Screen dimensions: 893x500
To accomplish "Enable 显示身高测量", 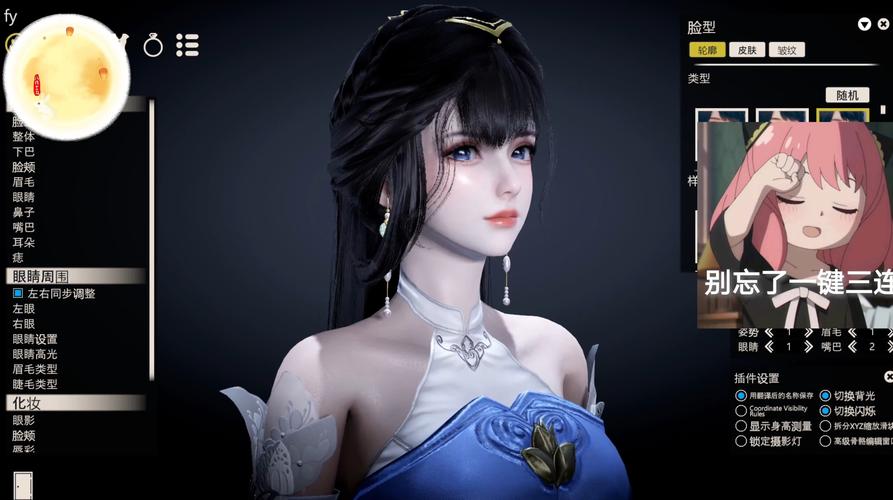I will tap(741, 426).
